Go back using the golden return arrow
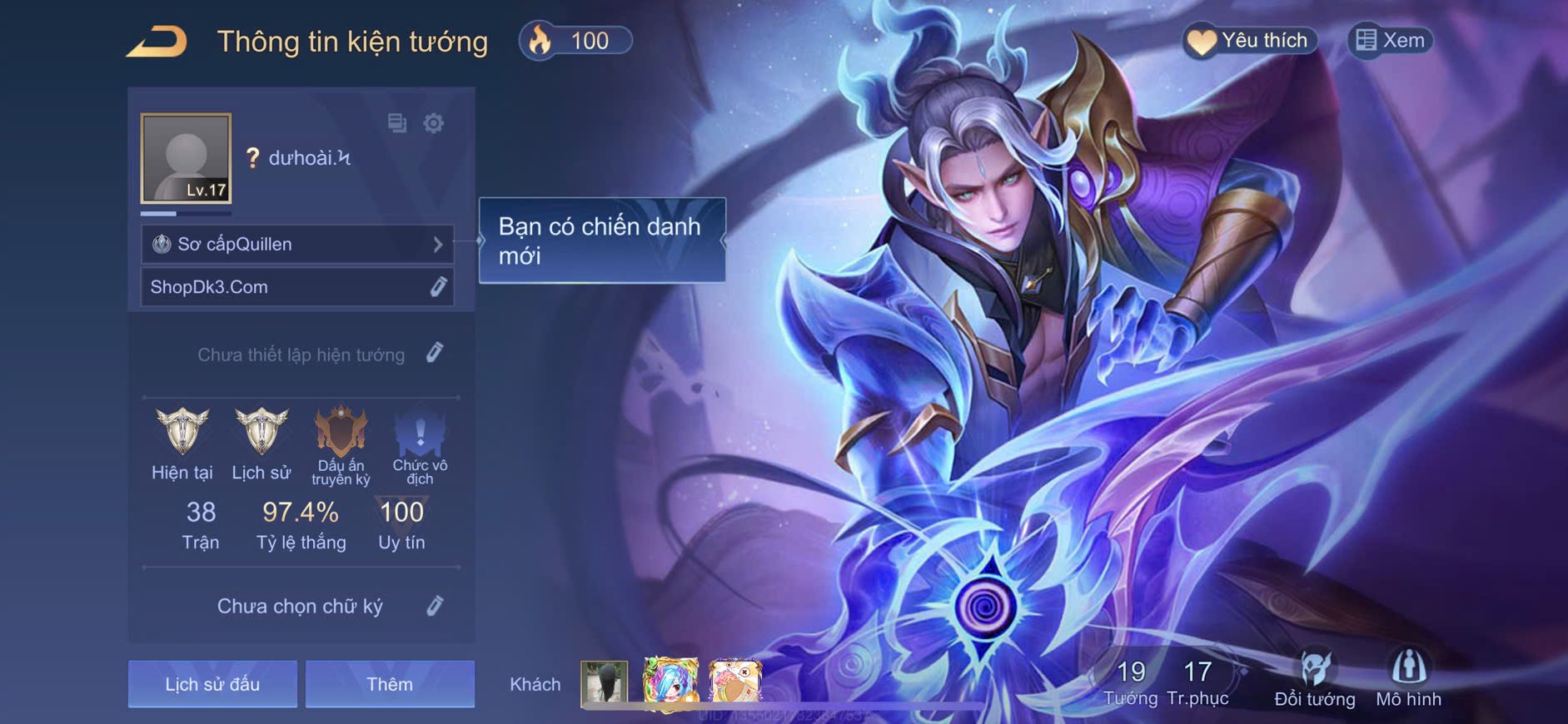Viewport: 1568px width, 724px height. pyautogui.click(x=157, y=42)
